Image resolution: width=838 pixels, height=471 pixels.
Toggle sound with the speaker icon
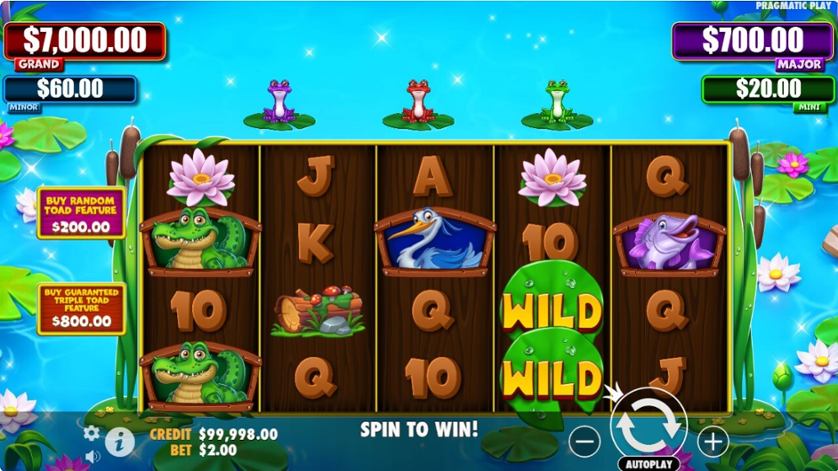click(92, 456)
